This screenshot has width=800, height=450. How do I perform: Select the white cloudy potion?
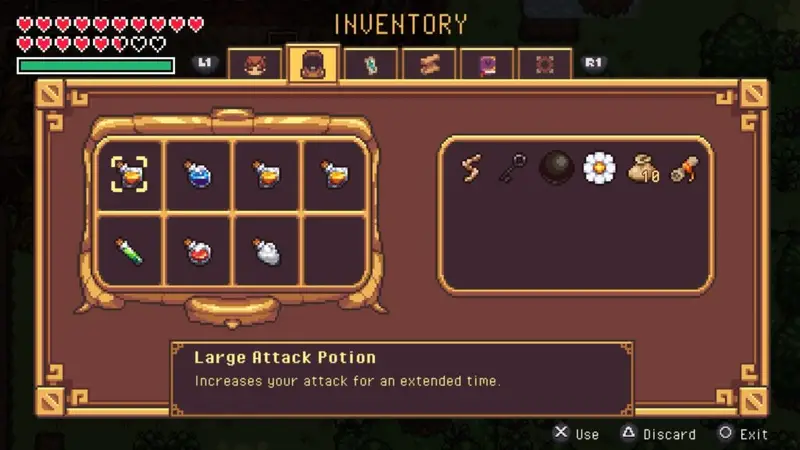tap(267, 250)
